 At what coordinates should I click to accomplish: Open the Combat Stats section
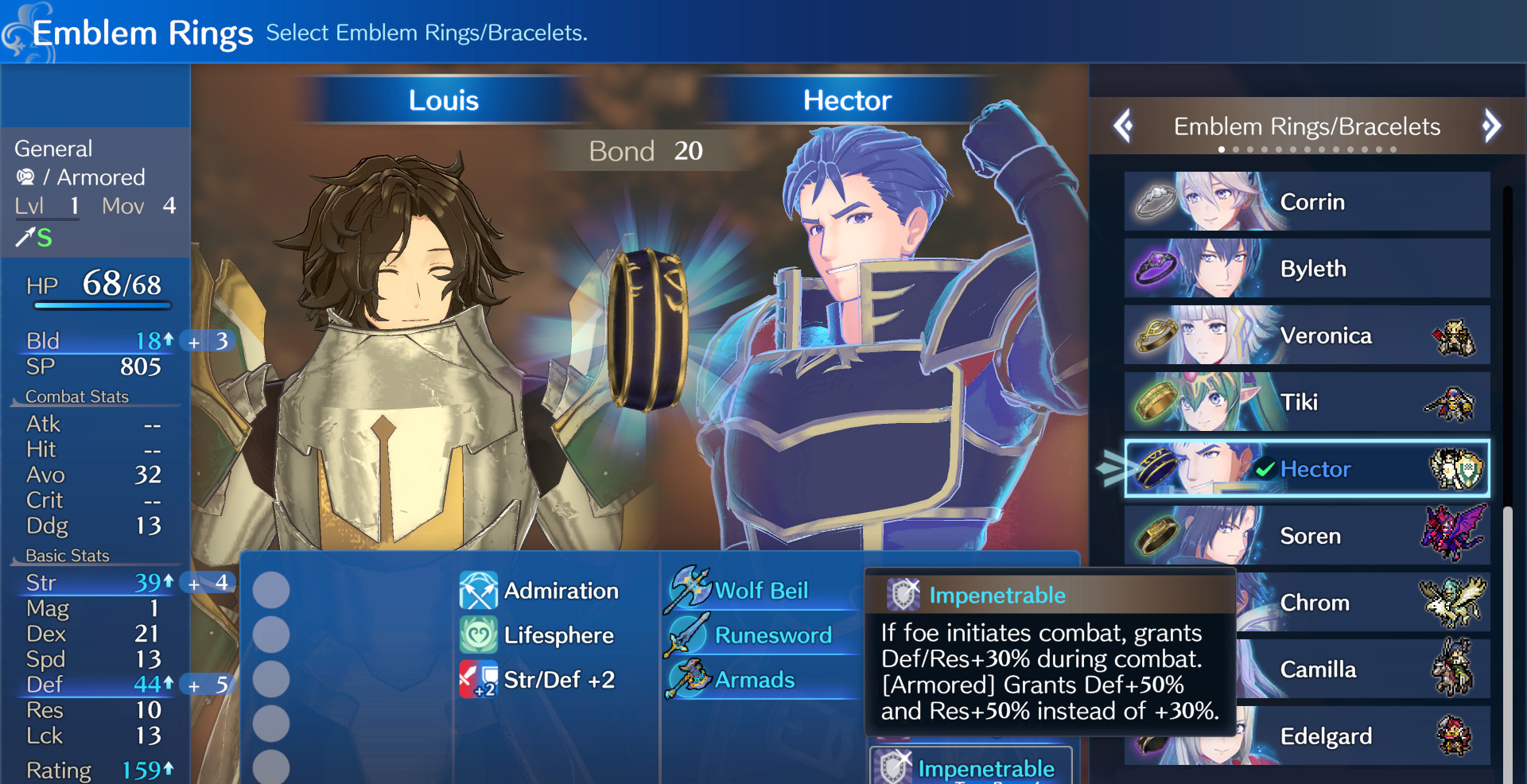click(76, 396)
